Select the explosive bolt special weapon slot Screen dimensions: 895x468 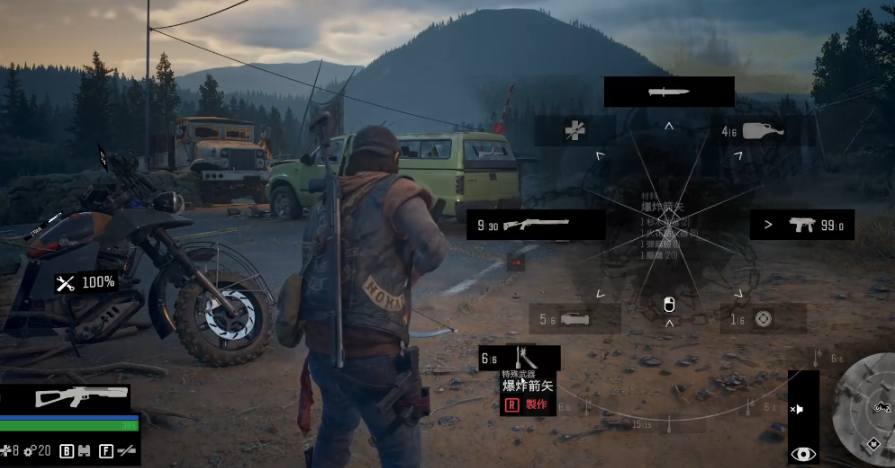coord(519,358)
